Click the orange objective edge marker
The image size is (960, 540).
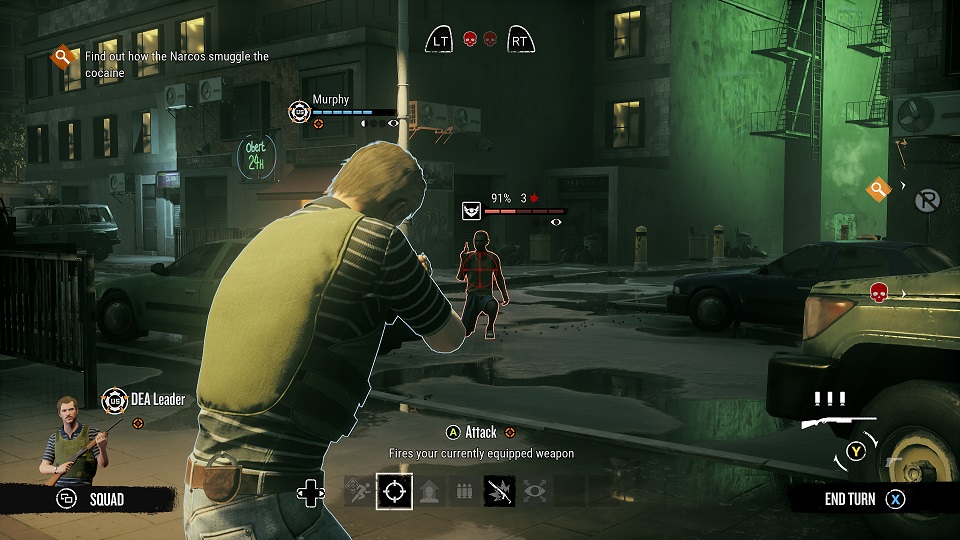pyautogui.click(x=878, y=188)
